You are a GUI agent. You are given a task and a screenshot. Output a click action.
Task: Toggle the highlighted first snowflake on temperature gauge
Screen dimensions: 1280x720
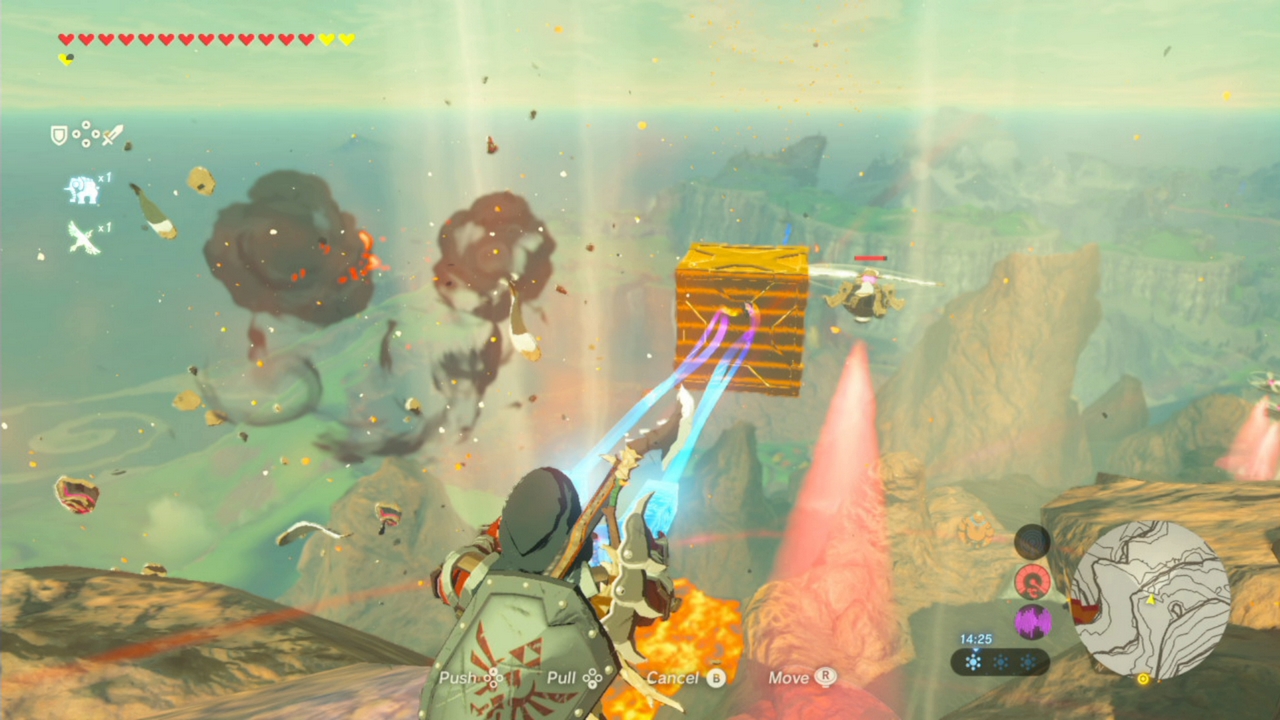(x=973, y=661)
